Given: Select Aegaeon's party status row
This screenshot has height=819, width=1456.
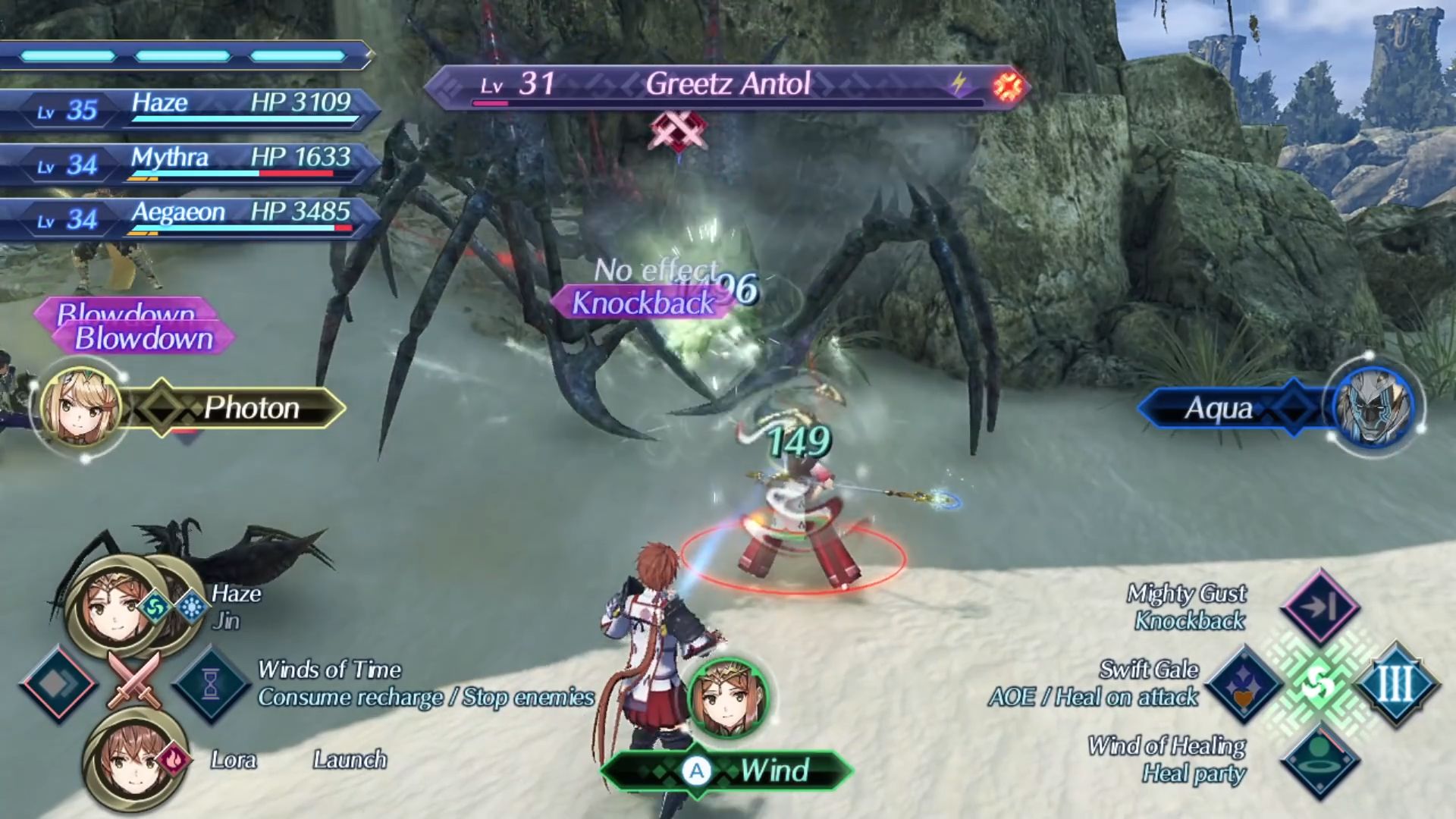Looking at the screenshot, I should coord(190,216).
